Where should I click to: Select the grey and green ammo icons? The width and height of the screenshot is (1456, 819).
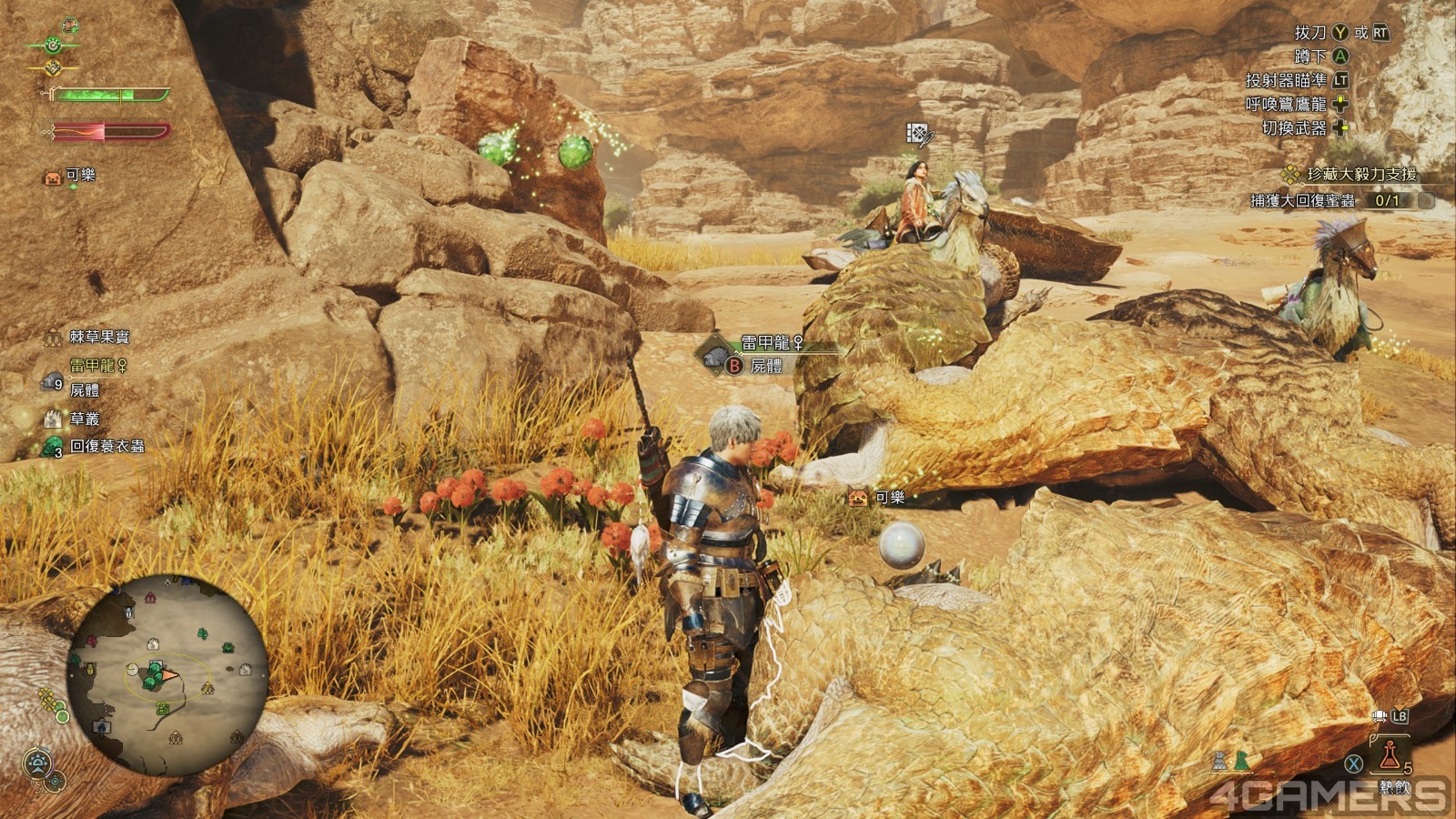1229,761
